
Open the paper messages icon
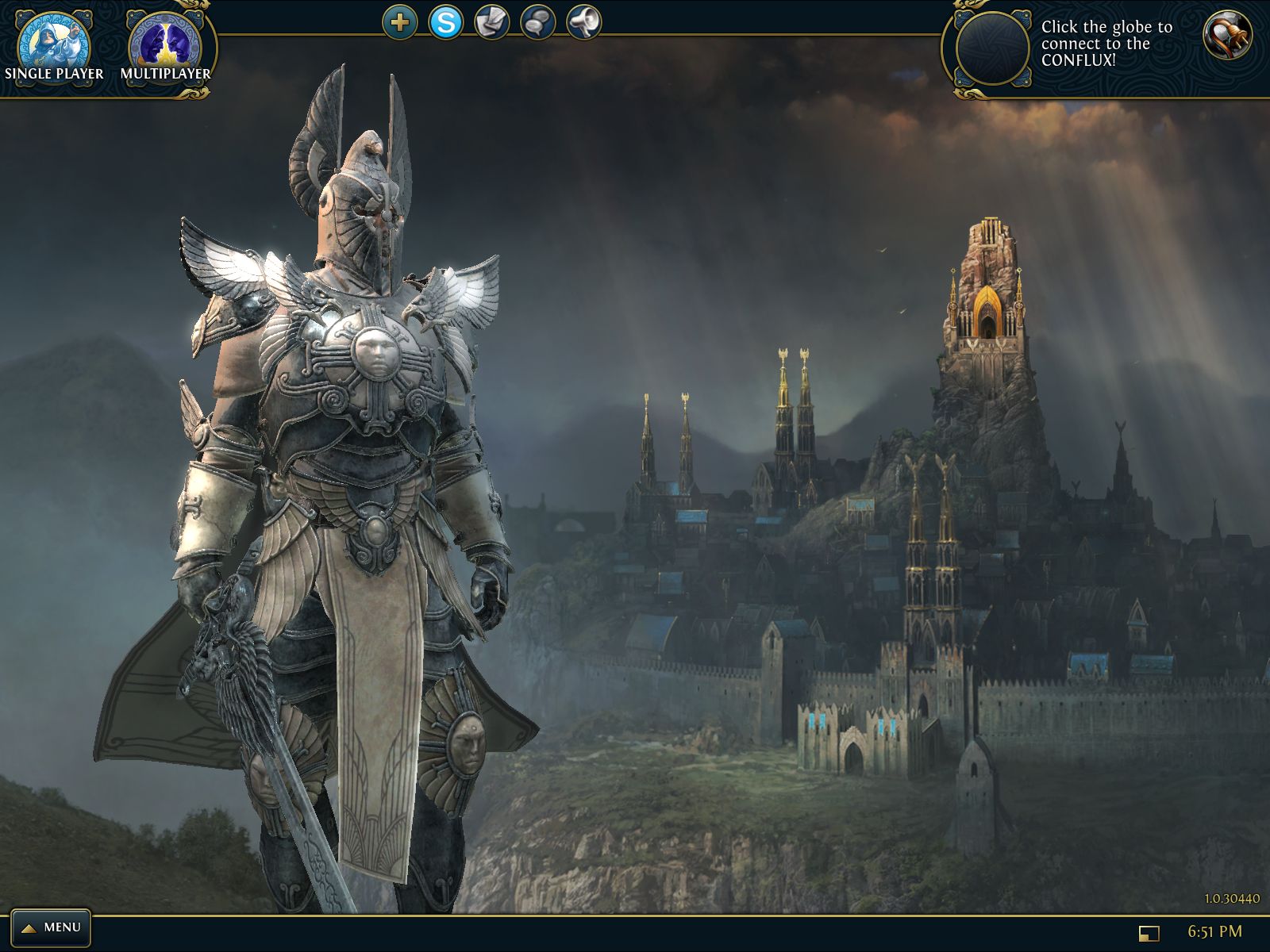(492, 22)
